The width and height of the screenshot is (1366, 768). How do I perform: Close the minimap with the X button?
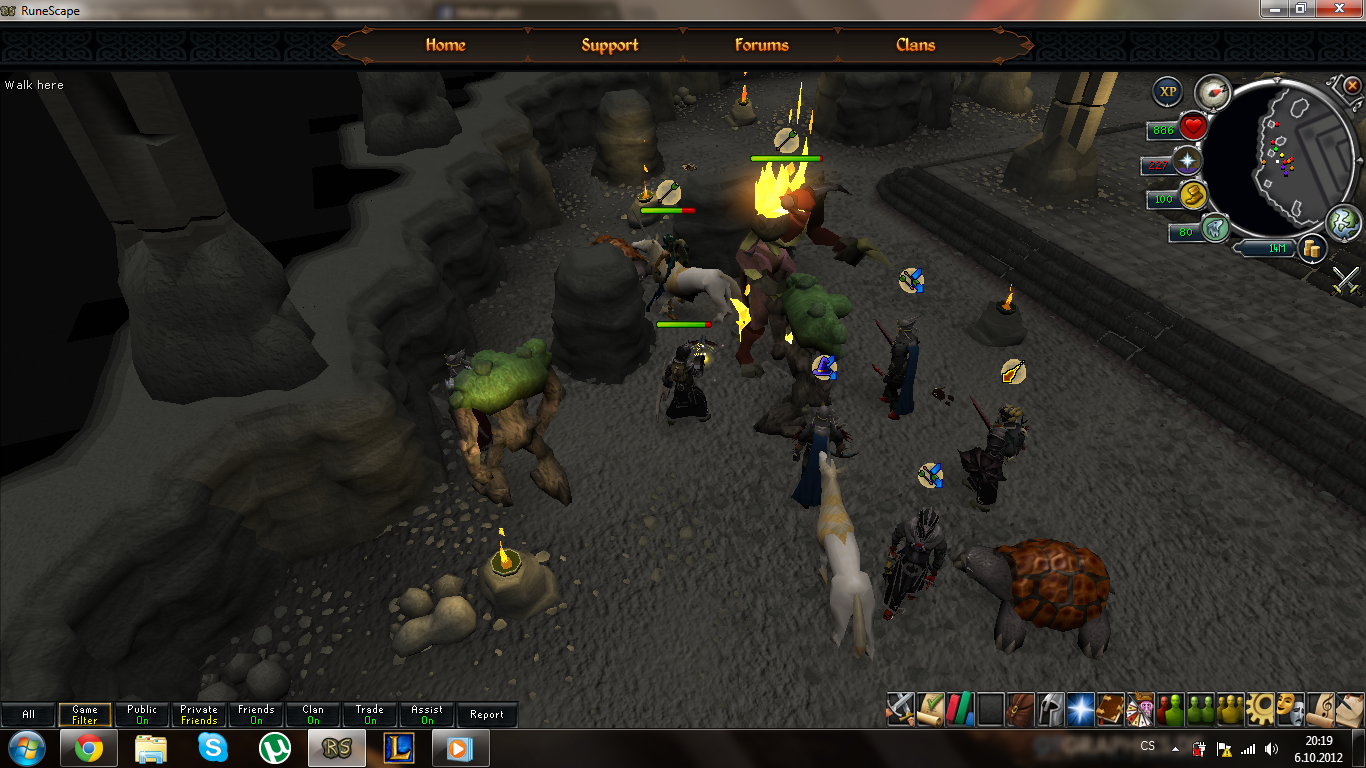tap(1352, 86)
